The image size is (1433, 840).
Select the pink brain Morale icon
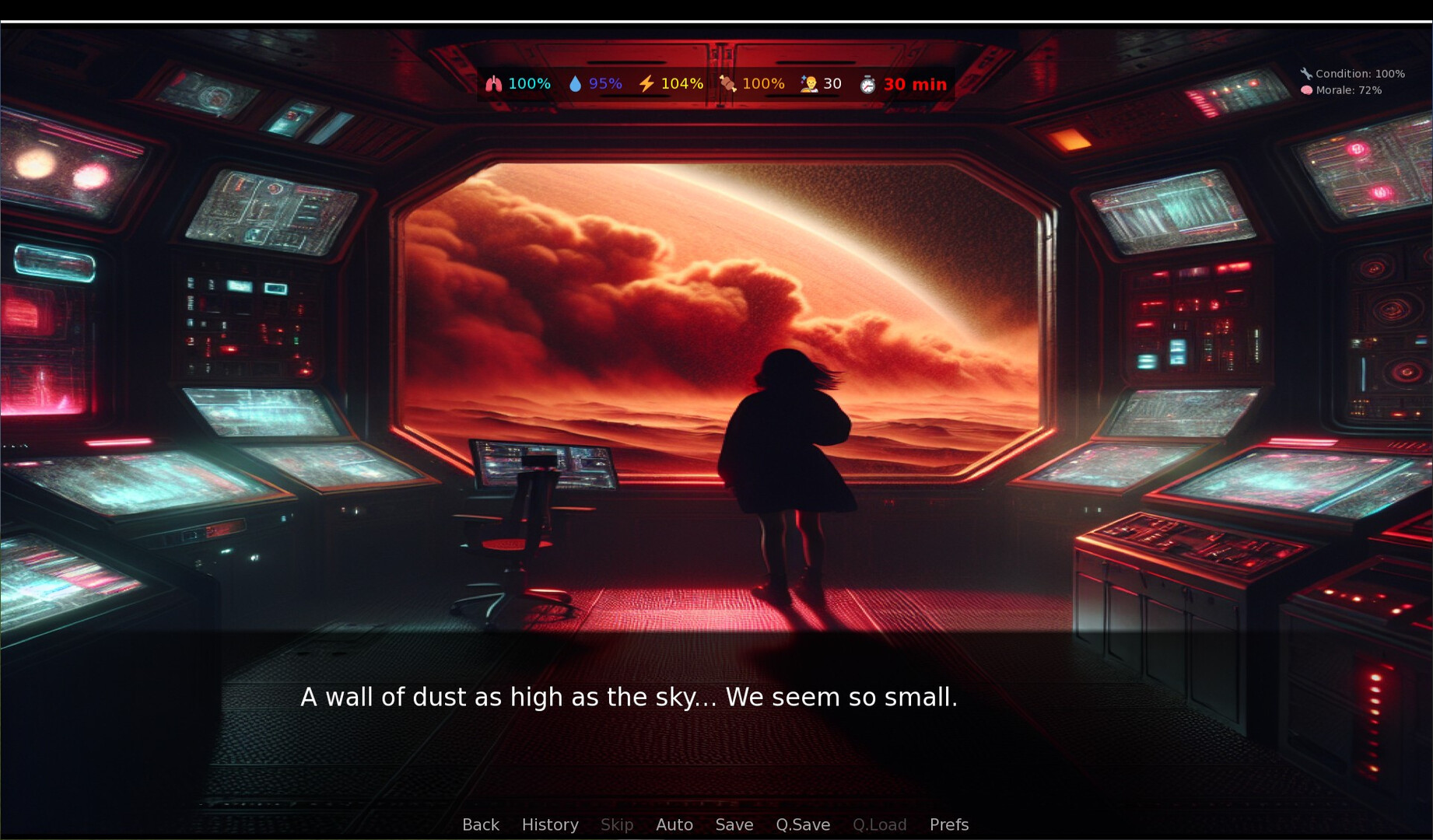(1306, 90)
